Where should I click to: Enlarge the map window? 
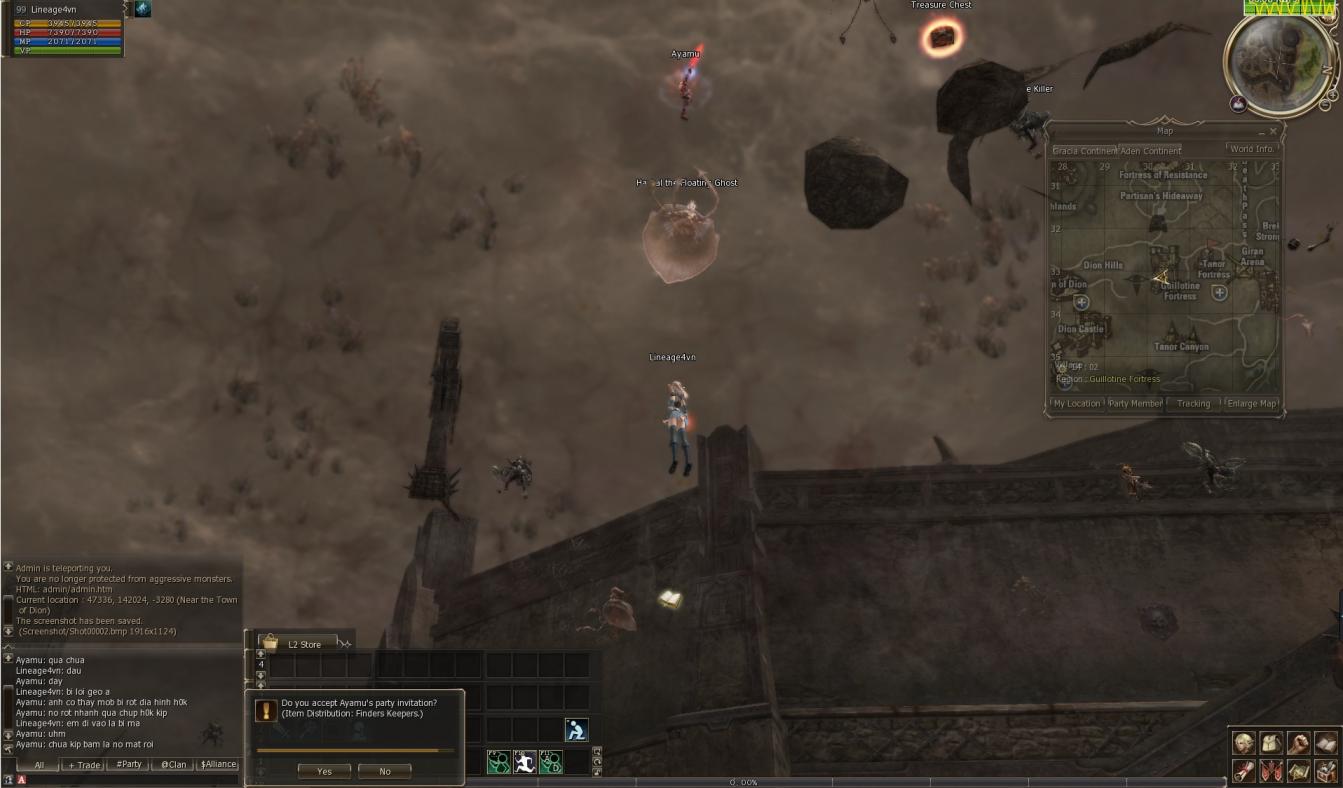1251,404
